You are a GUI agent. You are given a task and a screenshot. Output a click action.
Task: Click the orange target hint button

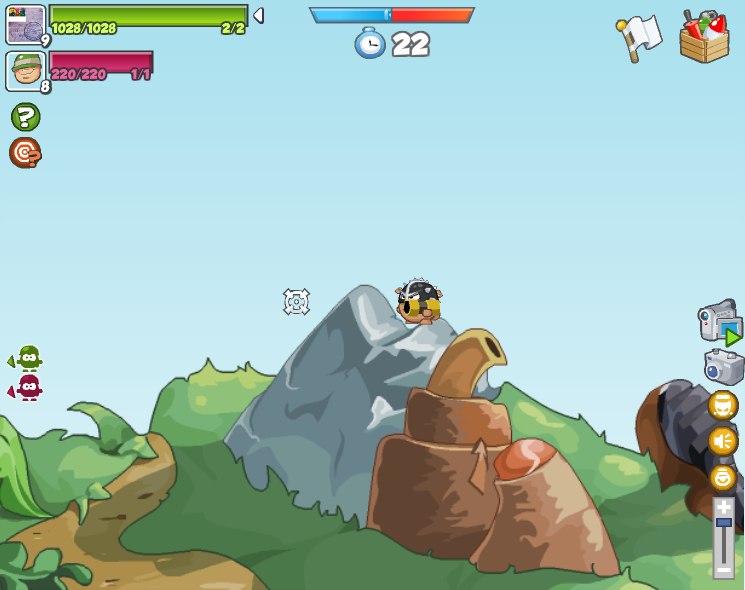pos(25,153)
